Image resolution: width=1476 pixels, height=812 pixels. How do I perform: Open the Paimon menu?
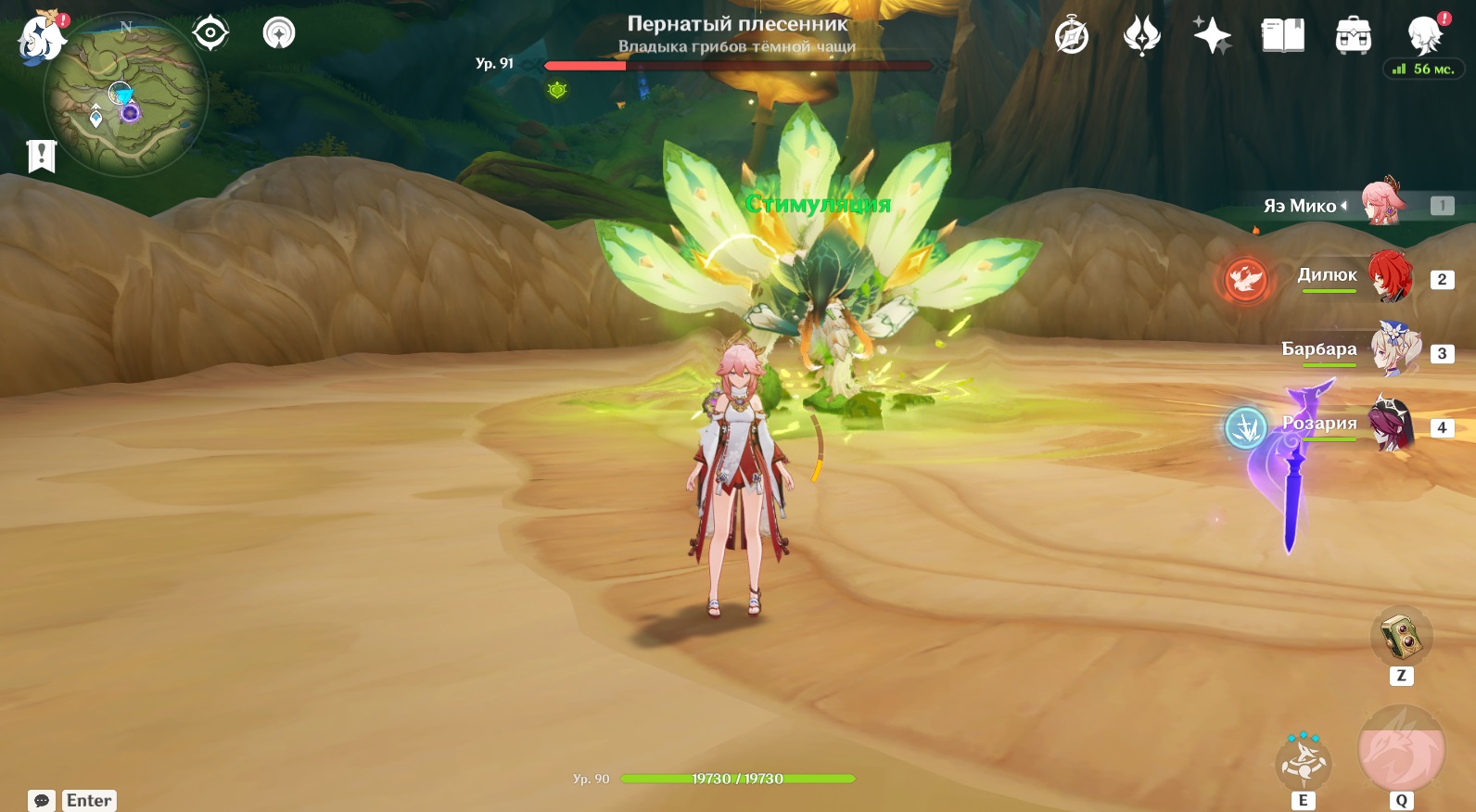click(39, 37)
